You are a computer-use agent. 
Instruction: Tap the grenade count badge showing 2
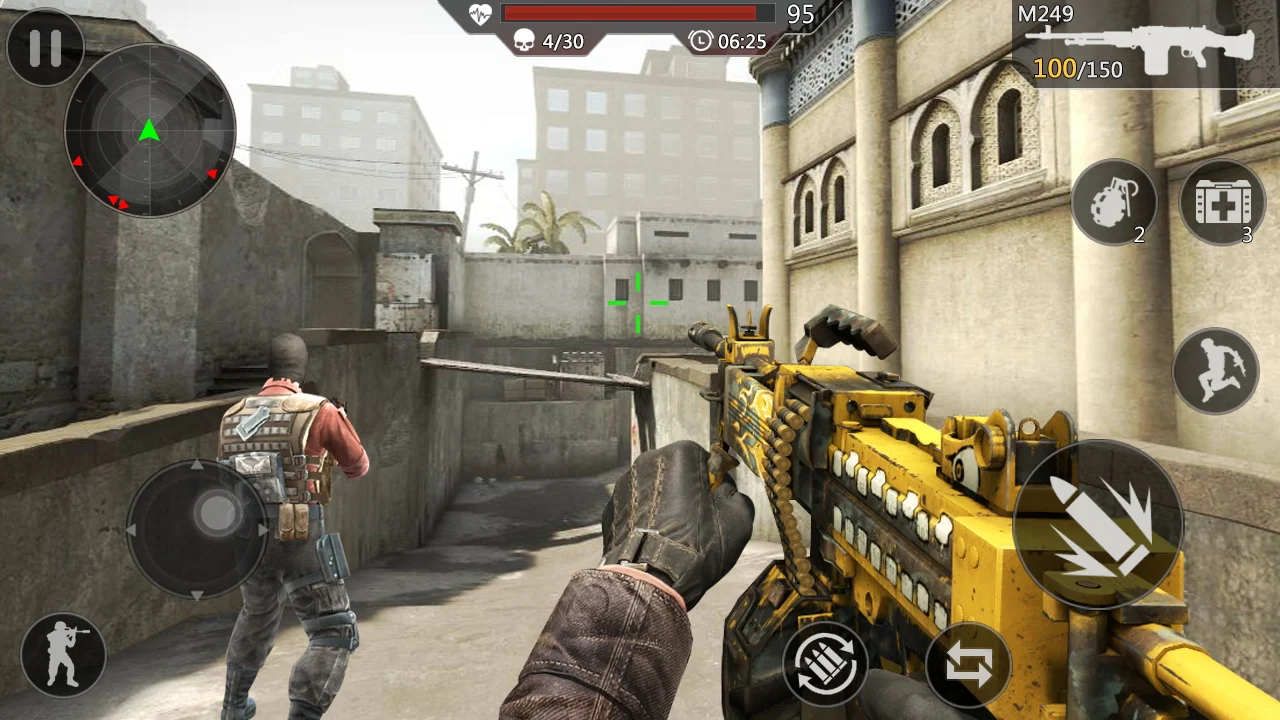point(1139,236)
